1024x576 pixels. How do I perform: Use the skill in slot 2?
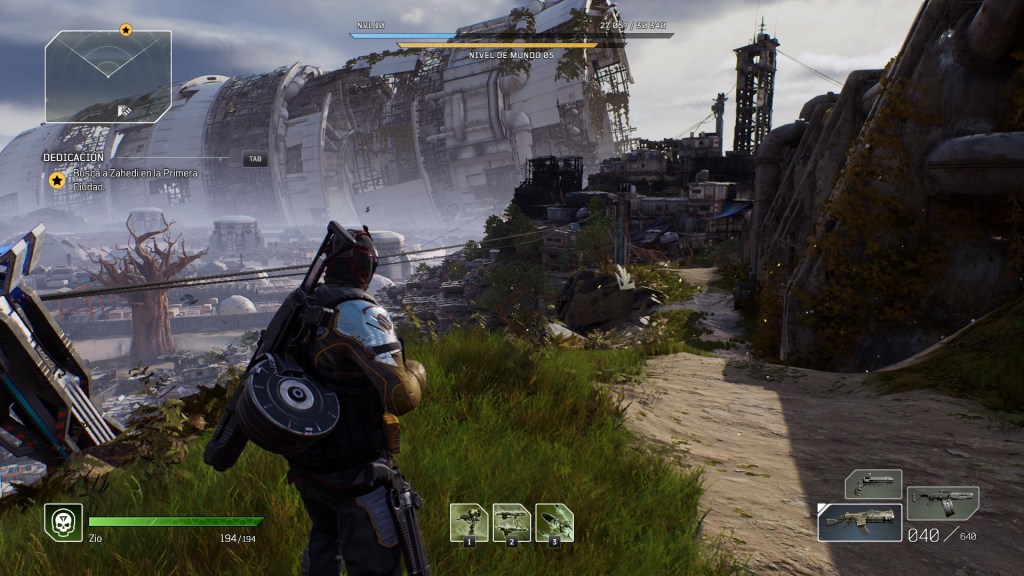[512, 522]
